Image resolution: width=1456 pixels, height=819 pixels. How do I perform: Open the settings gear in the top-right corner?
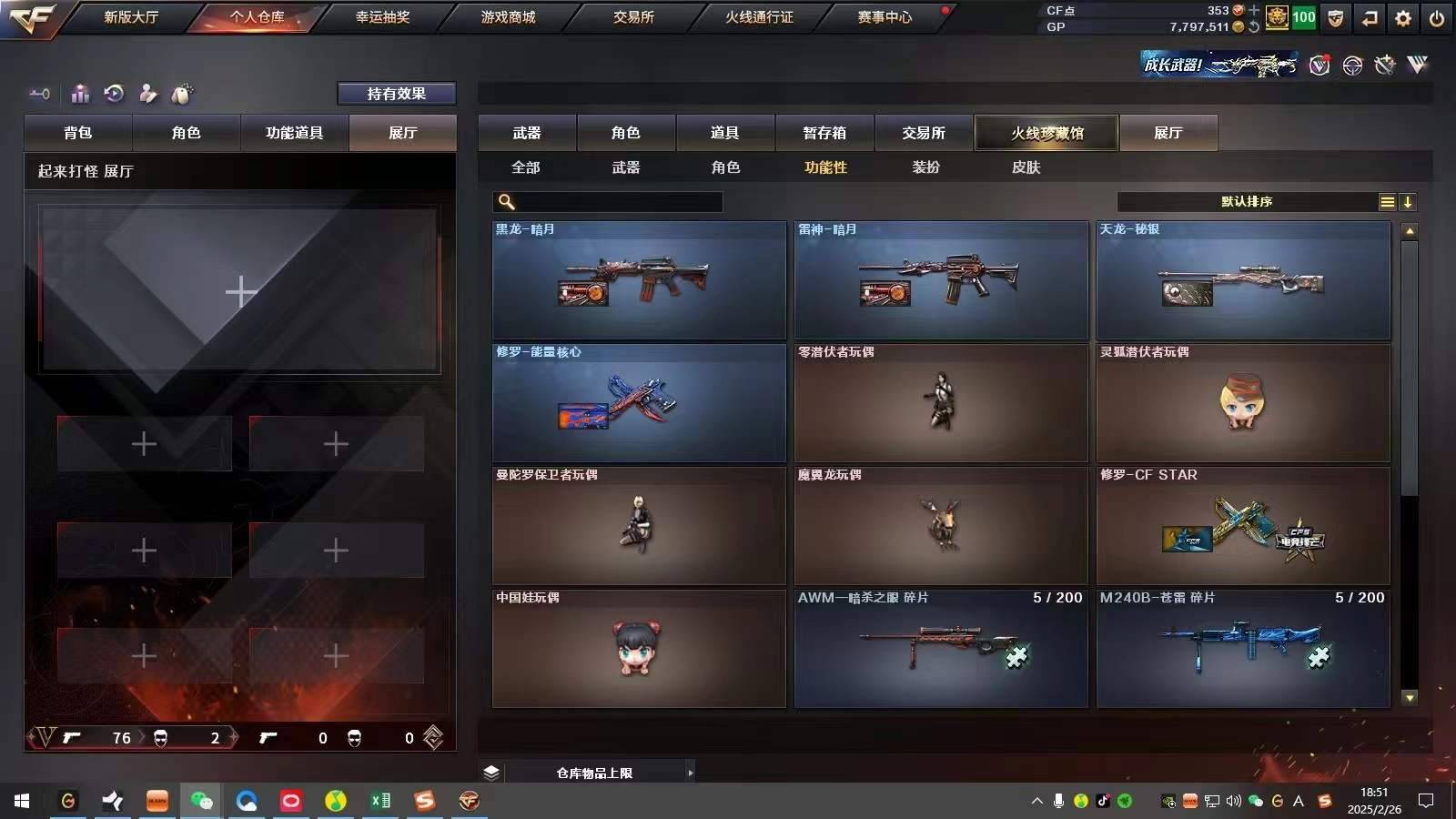point(1403,17)
